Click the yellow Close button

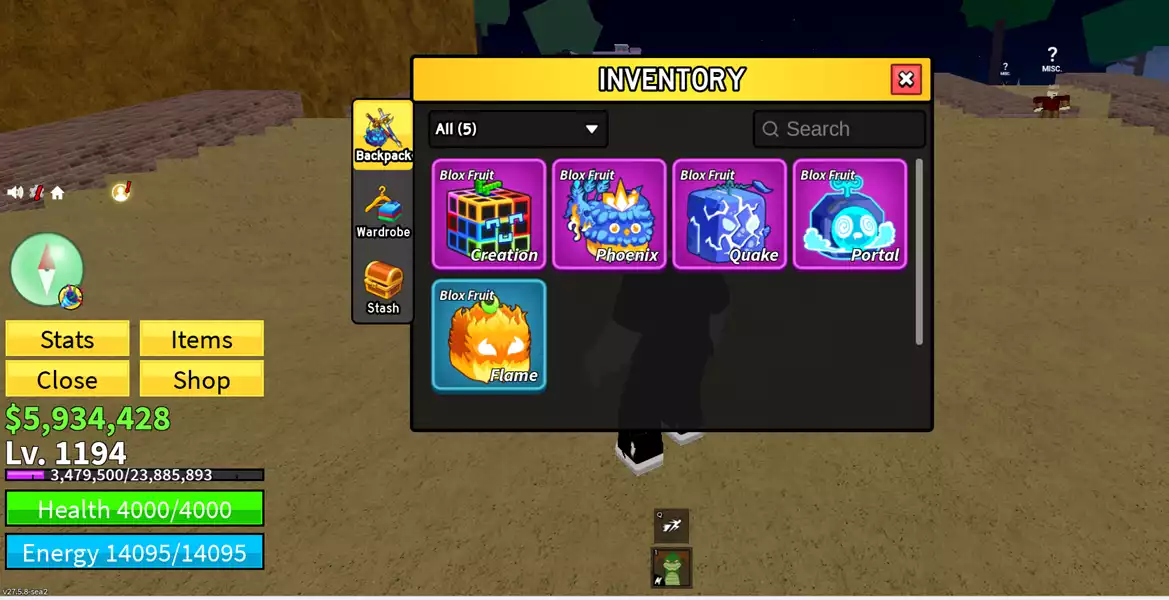tap(67, 380)
